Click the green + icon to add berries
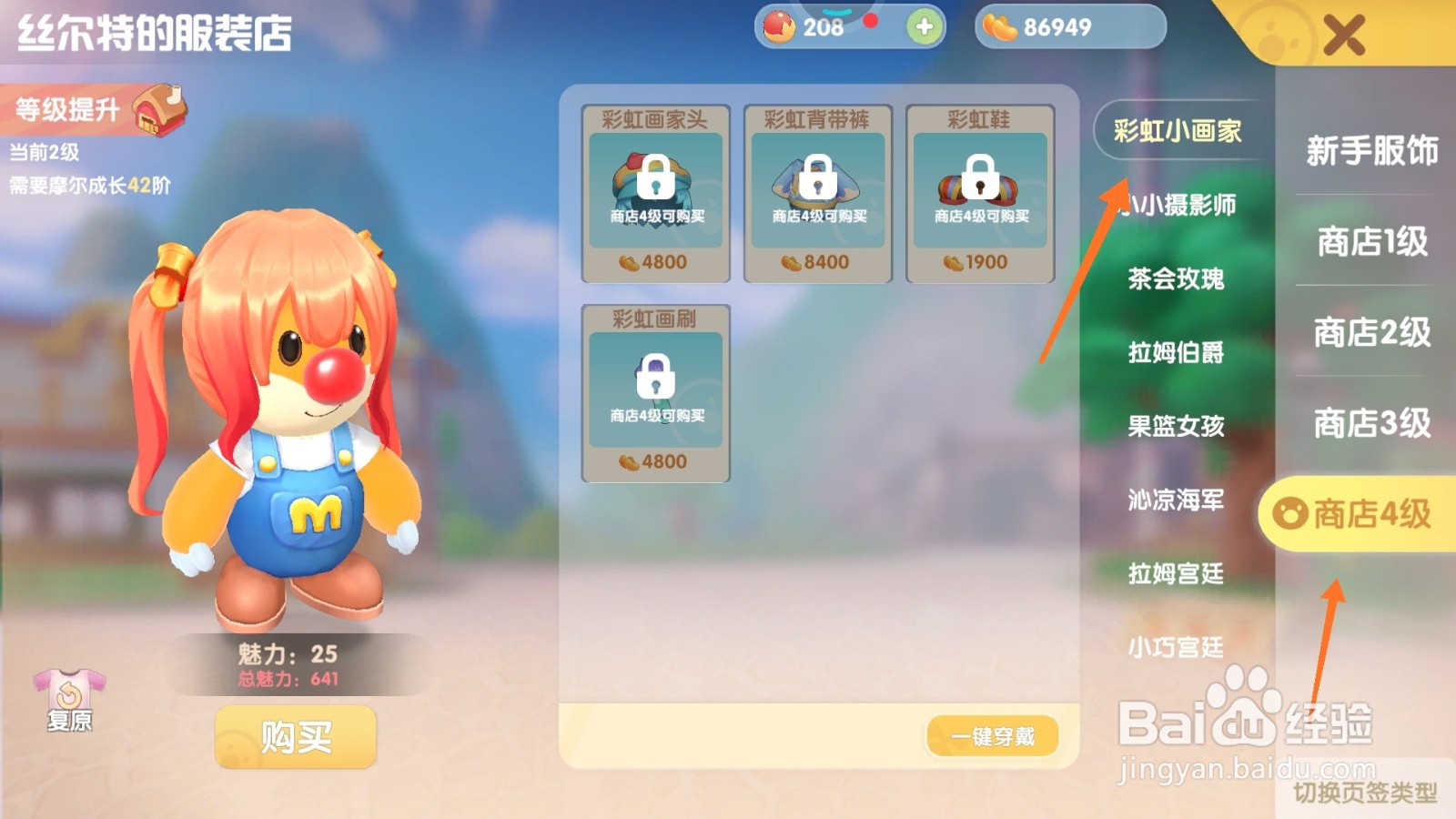The height and width of the screenshot is (819, 1456). (923, 28)
